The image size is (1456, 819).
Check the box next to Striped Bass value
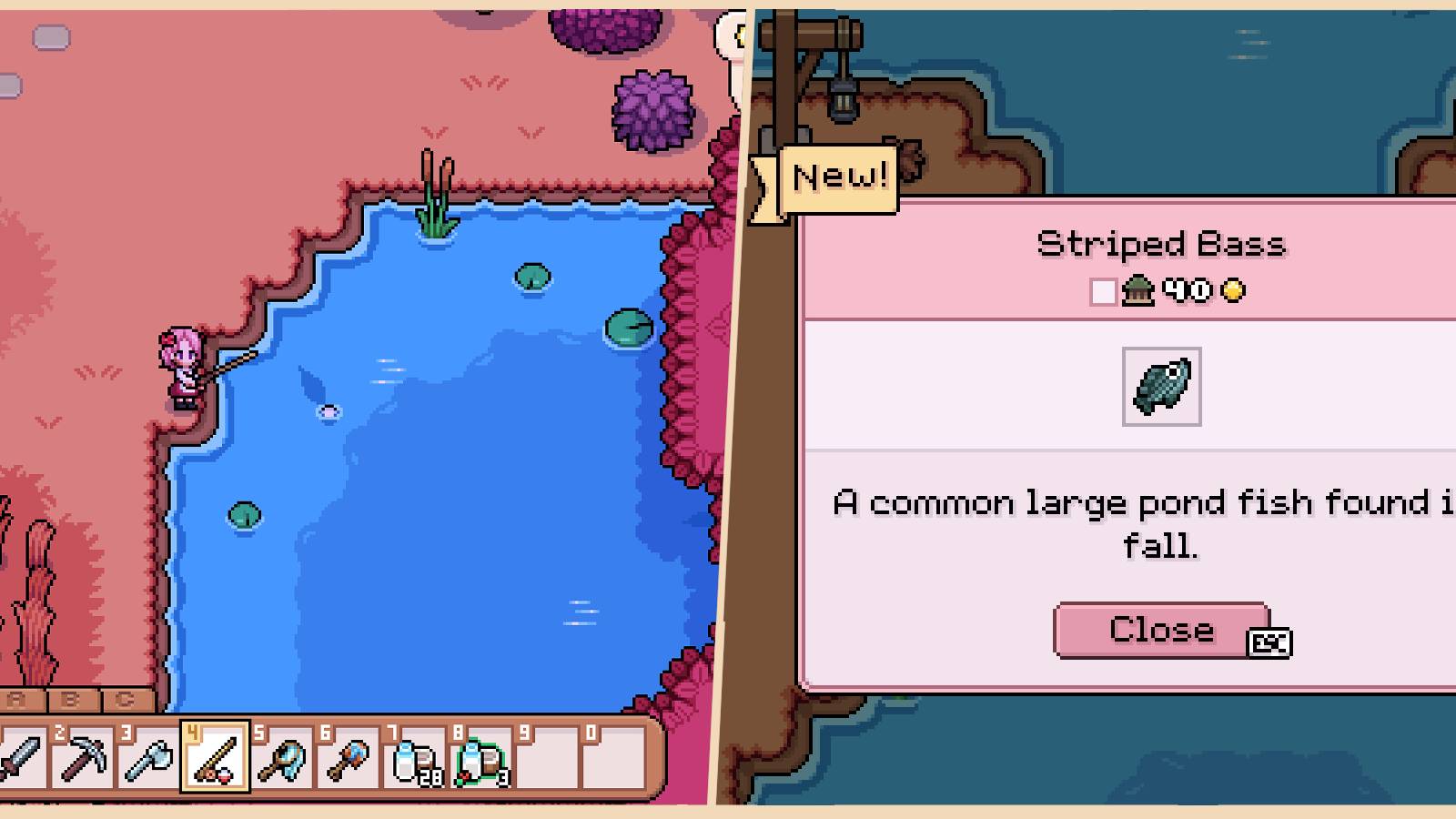pyautogui.click(x=1104, y=291)
